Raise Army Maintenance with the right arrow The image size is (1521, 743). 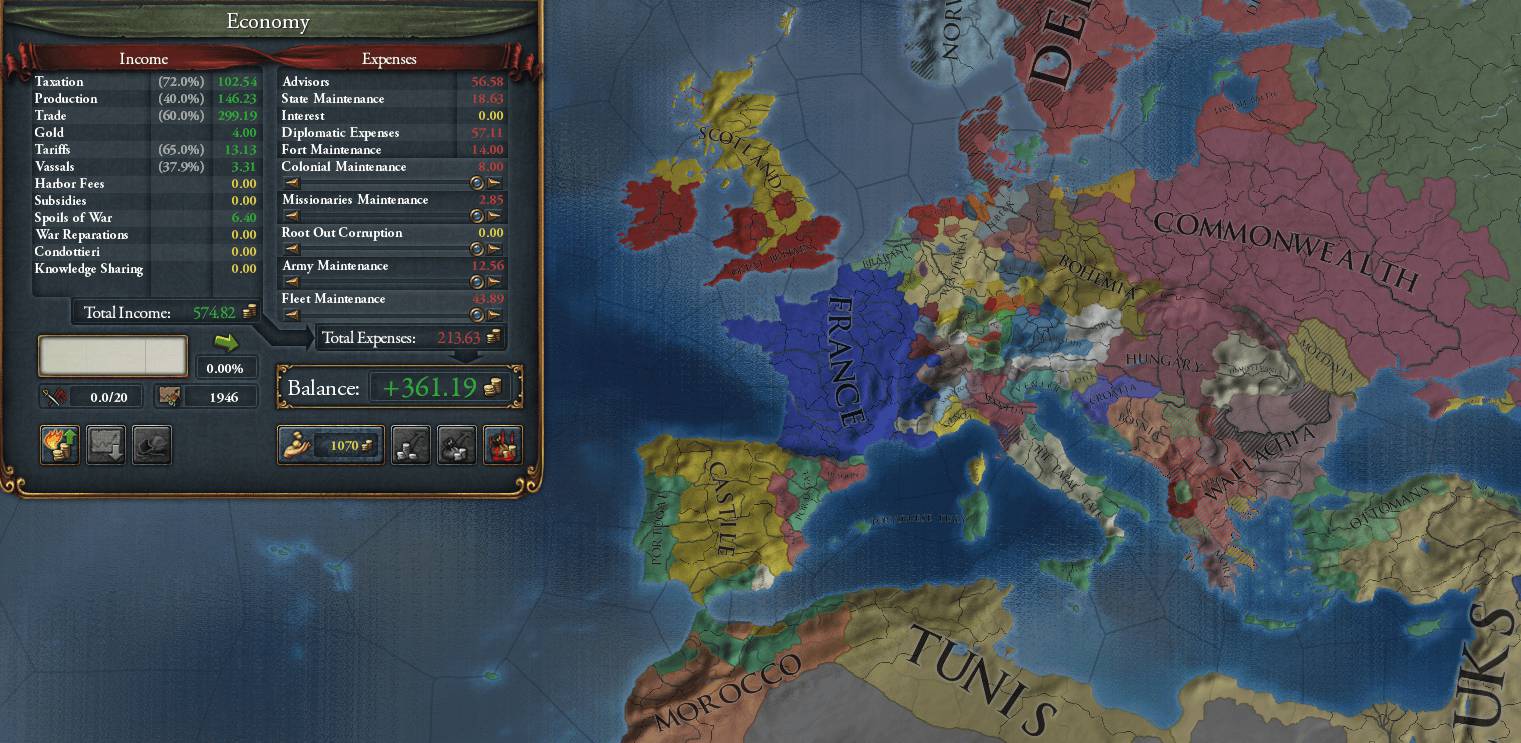pyautogui.click(x=494, y=282)
